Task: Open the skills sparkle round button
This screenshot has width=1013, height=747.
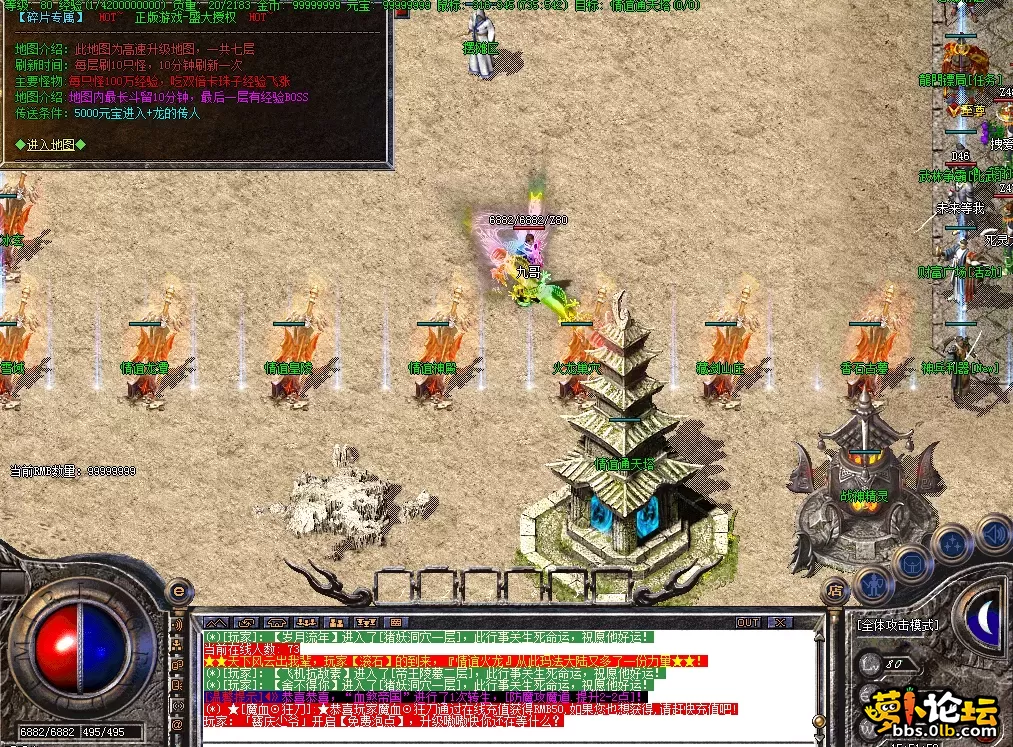Action: [x=953, y=543]
